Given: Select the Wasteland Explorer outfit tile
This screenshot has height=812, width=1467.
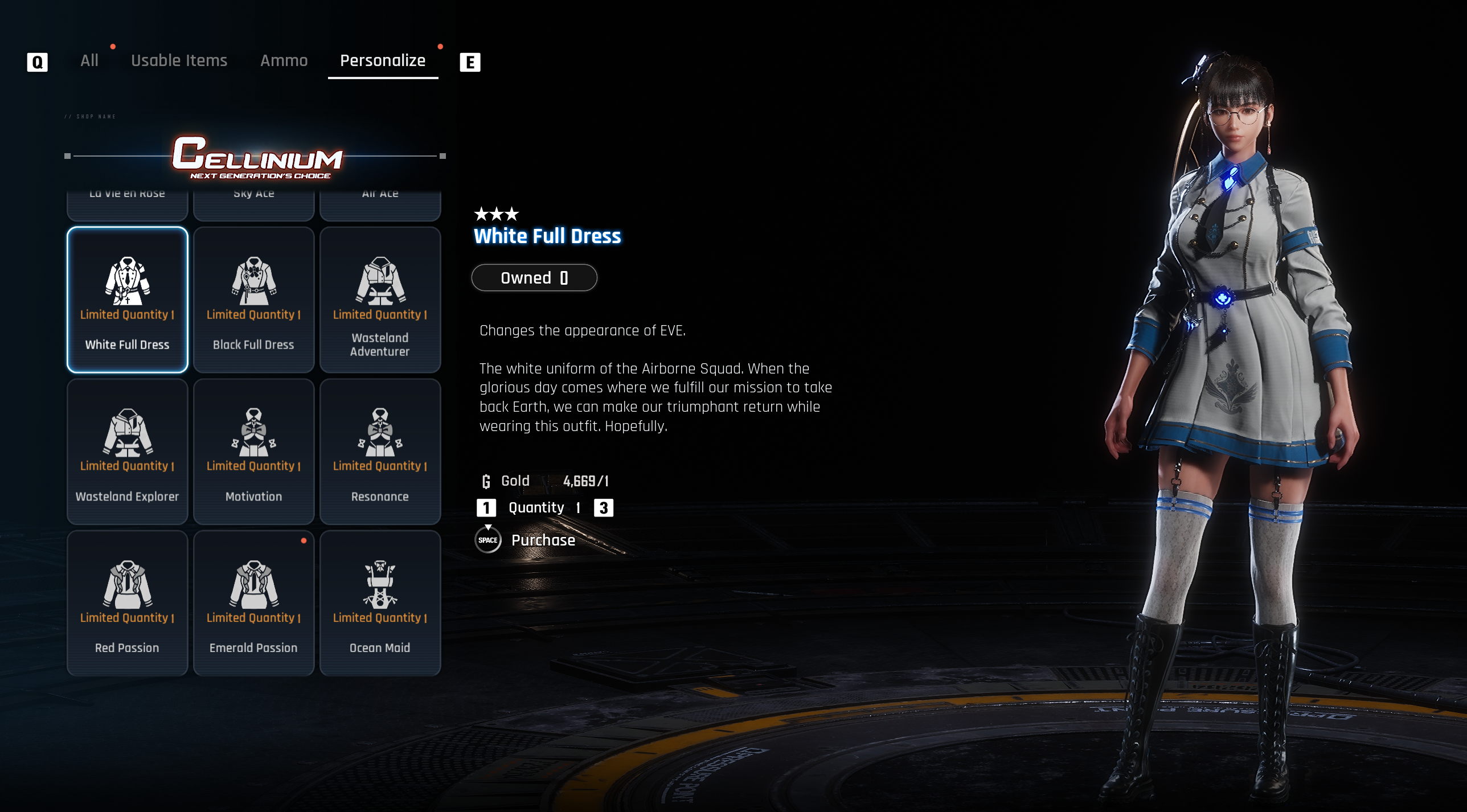Looking at the screenshot, I should pos(128,452).
